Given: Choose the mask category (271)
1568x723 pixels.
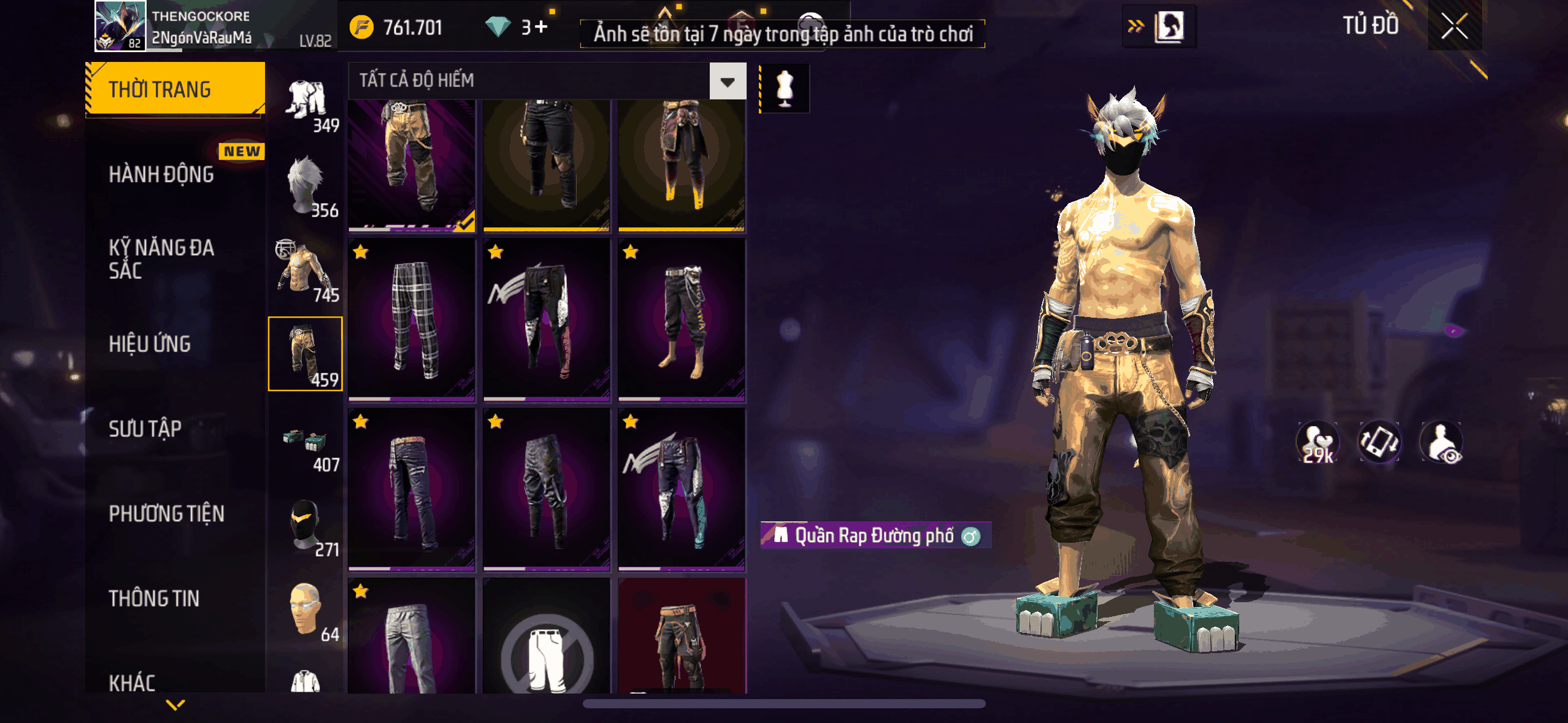Looking at the screenshot, I should (x=306, y=526).
